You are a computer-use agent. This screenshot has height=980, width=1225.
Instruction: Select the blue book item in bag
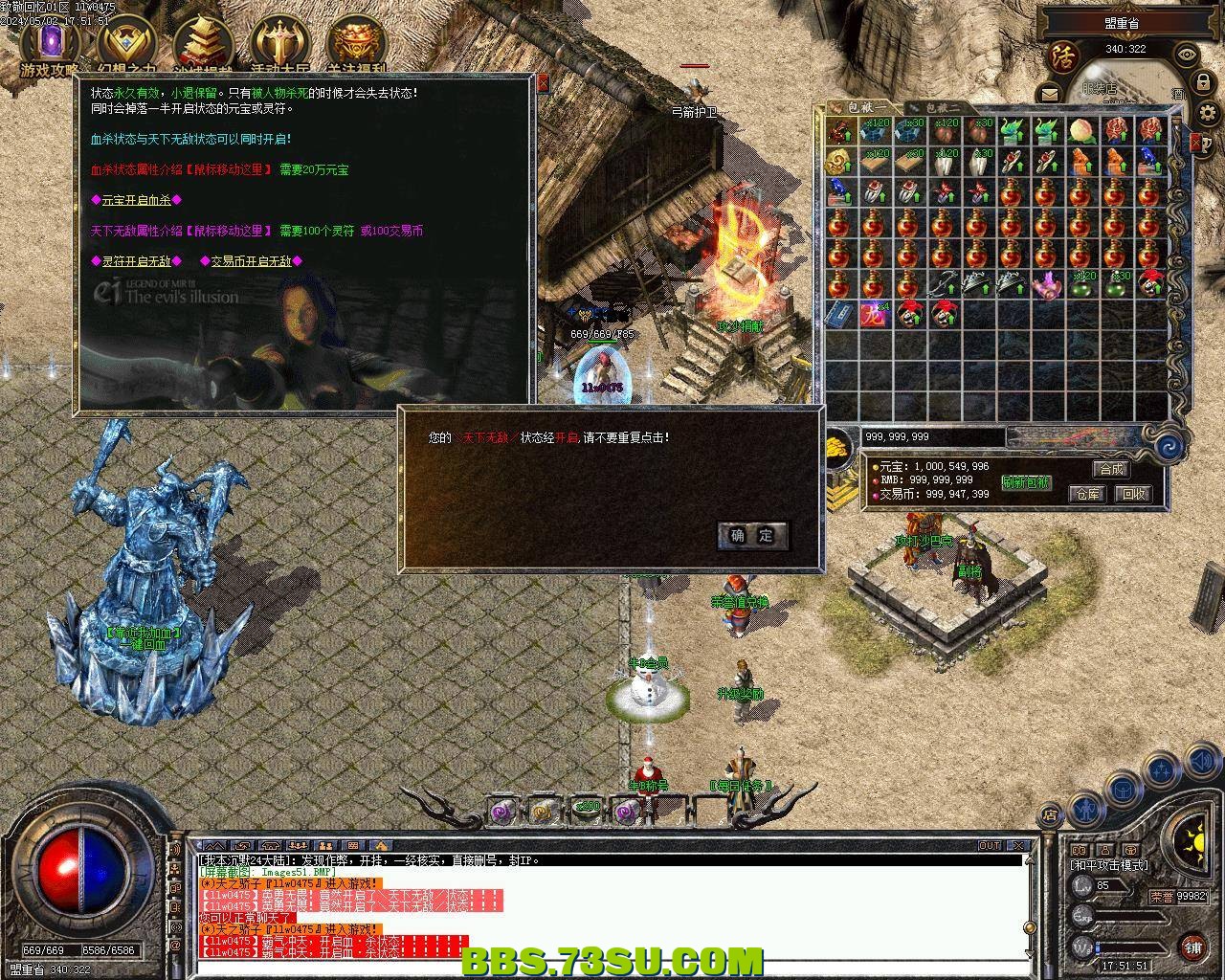839,313
